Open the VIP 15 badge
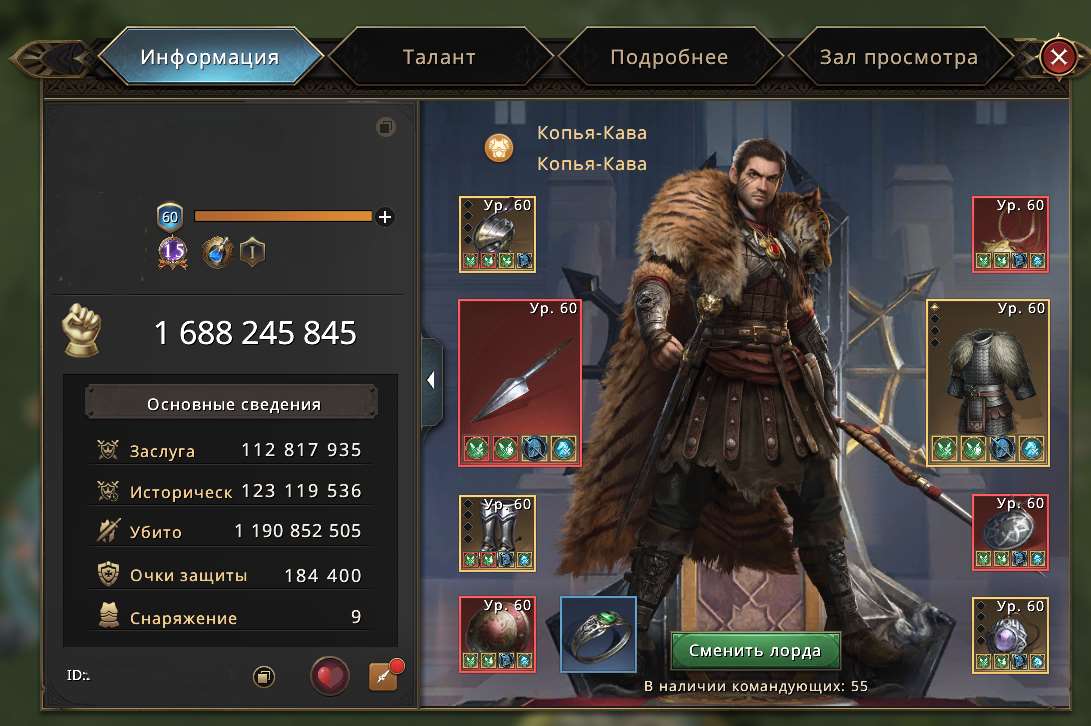Viewport: 1091px width, 726px height. 172,252
